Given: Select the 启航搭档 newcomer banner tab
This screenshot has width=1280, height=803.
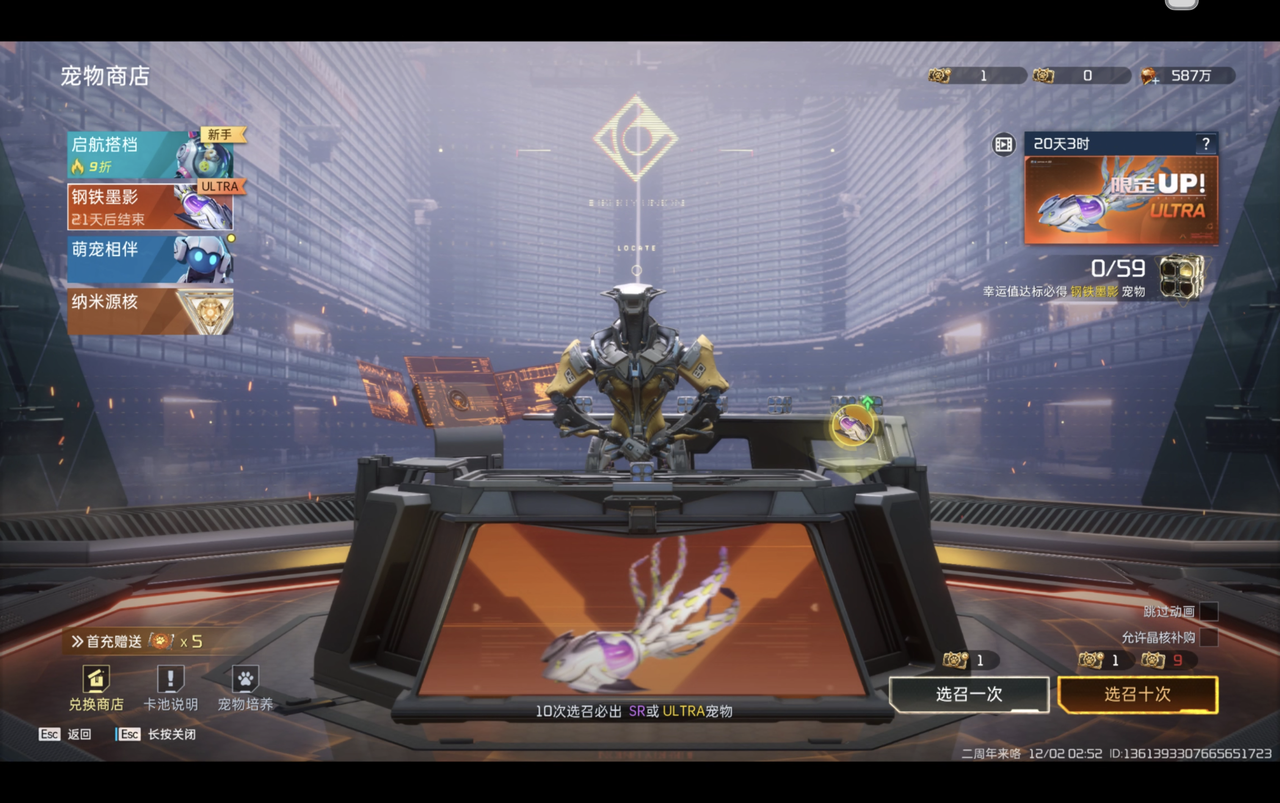Looking at the screenshot, I should [150, 155].
